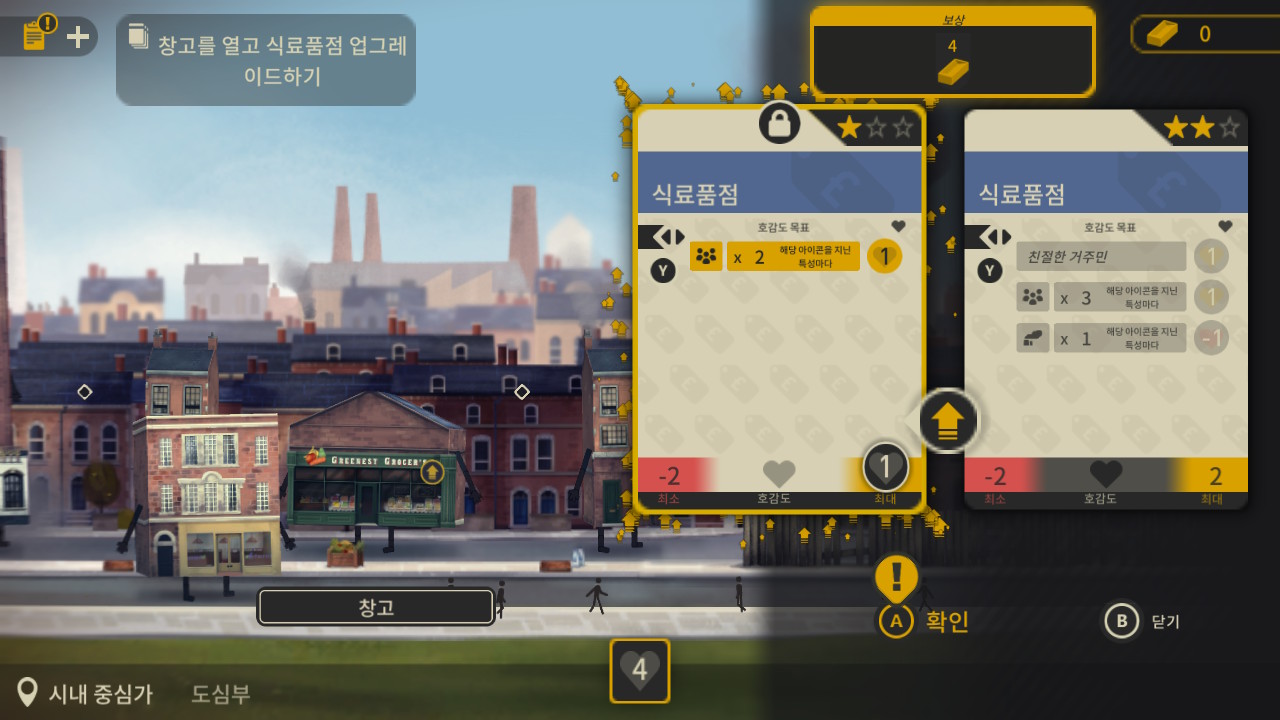Click the exclamation icon above the 확인 button
The height and width of the screenshot is (720, 1280).
899,575
